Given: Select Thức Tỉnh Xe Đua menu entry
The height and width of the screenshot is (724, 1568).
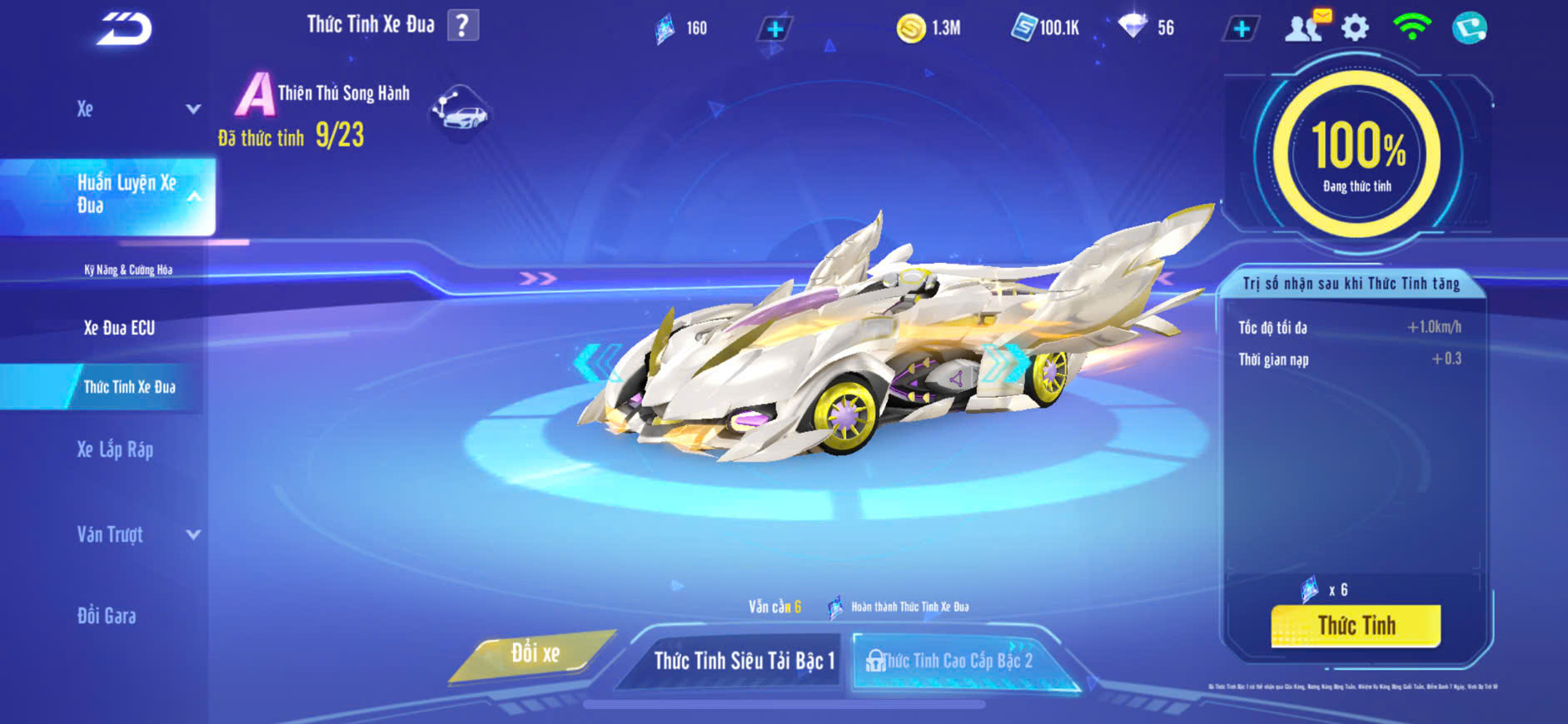Looking at the screenshot, I should [x=129, y=387].
